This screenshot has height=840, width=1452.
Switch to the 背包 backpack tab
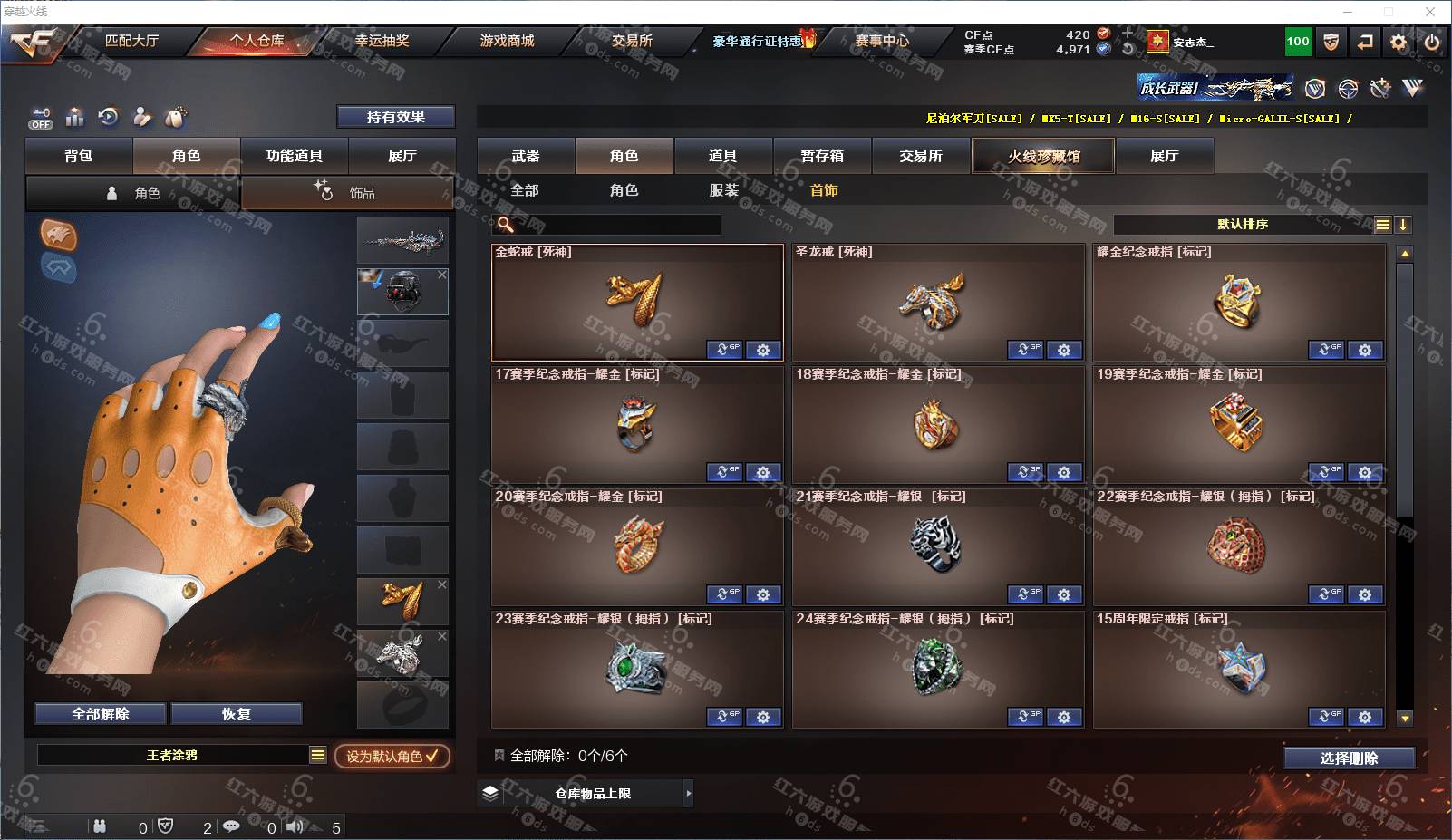coord(79,156)
